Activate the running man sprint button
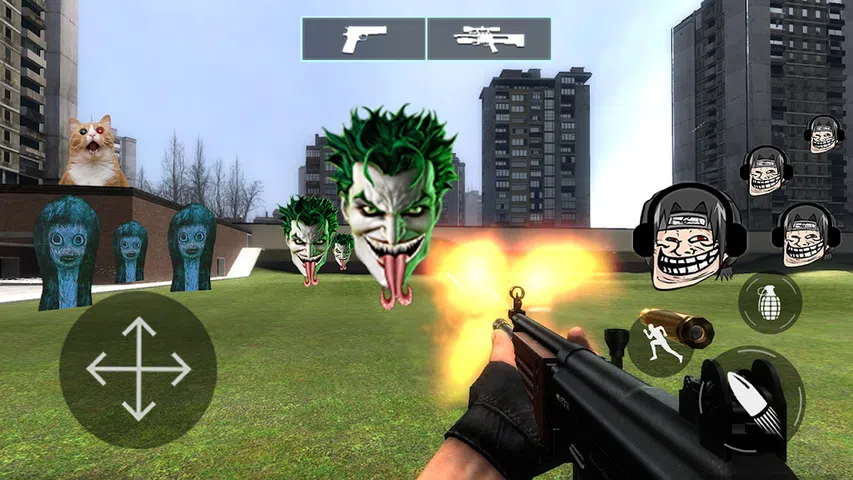 click(x=662, y=345)
